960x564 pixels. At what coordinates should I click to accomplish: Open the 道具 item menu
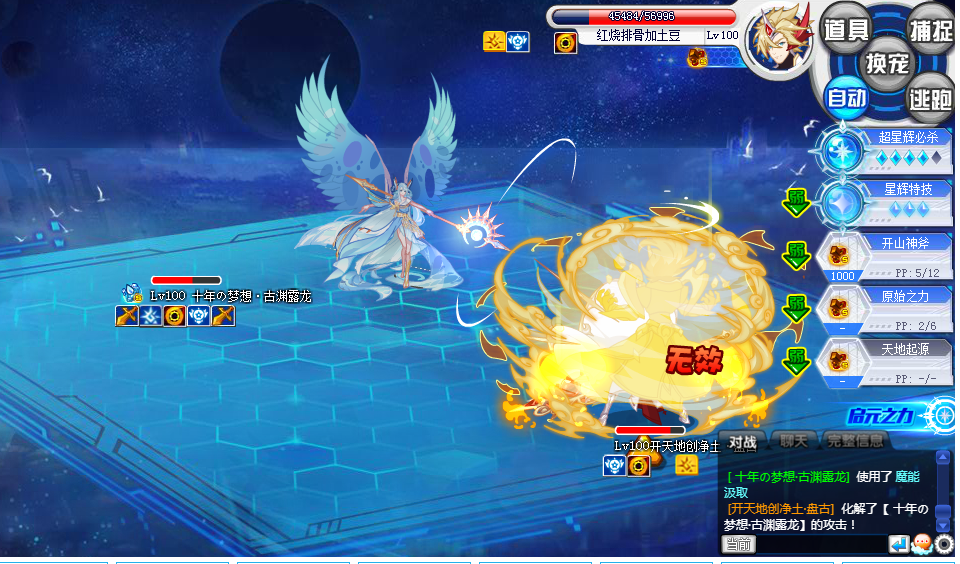(845, 29)
